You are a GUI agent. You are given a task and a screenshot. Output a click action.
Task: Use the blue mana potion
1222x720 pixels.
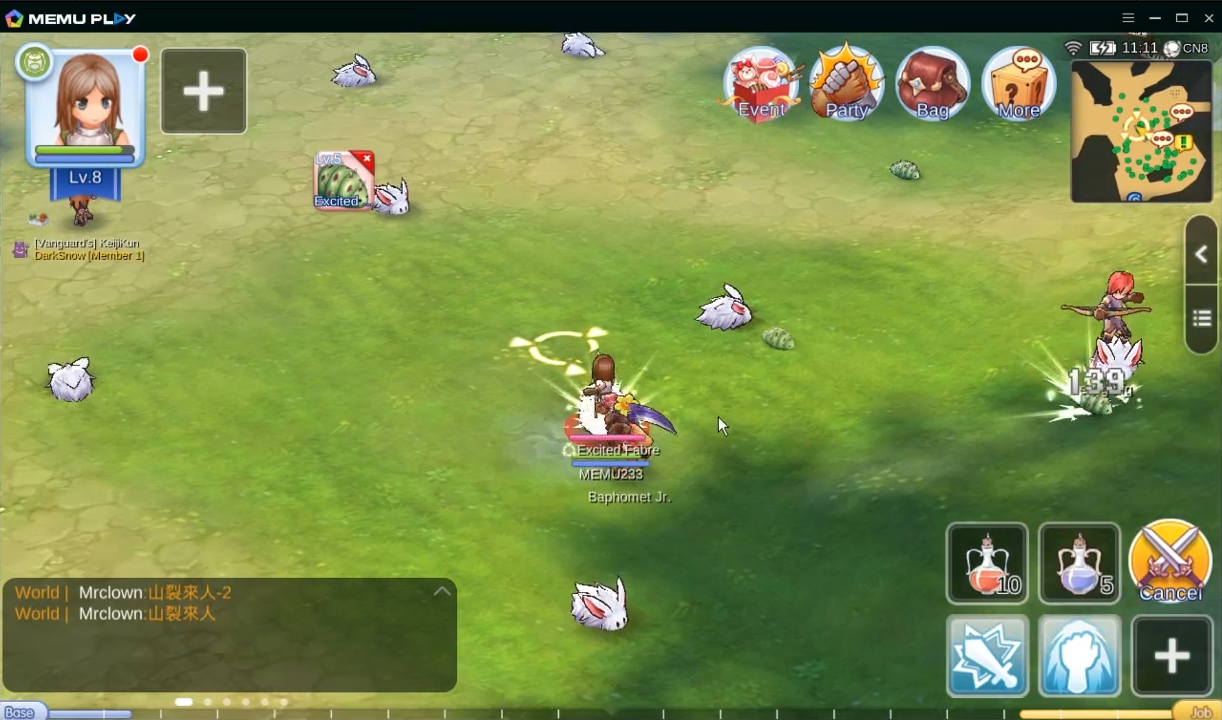click(x=1079, y=563)
